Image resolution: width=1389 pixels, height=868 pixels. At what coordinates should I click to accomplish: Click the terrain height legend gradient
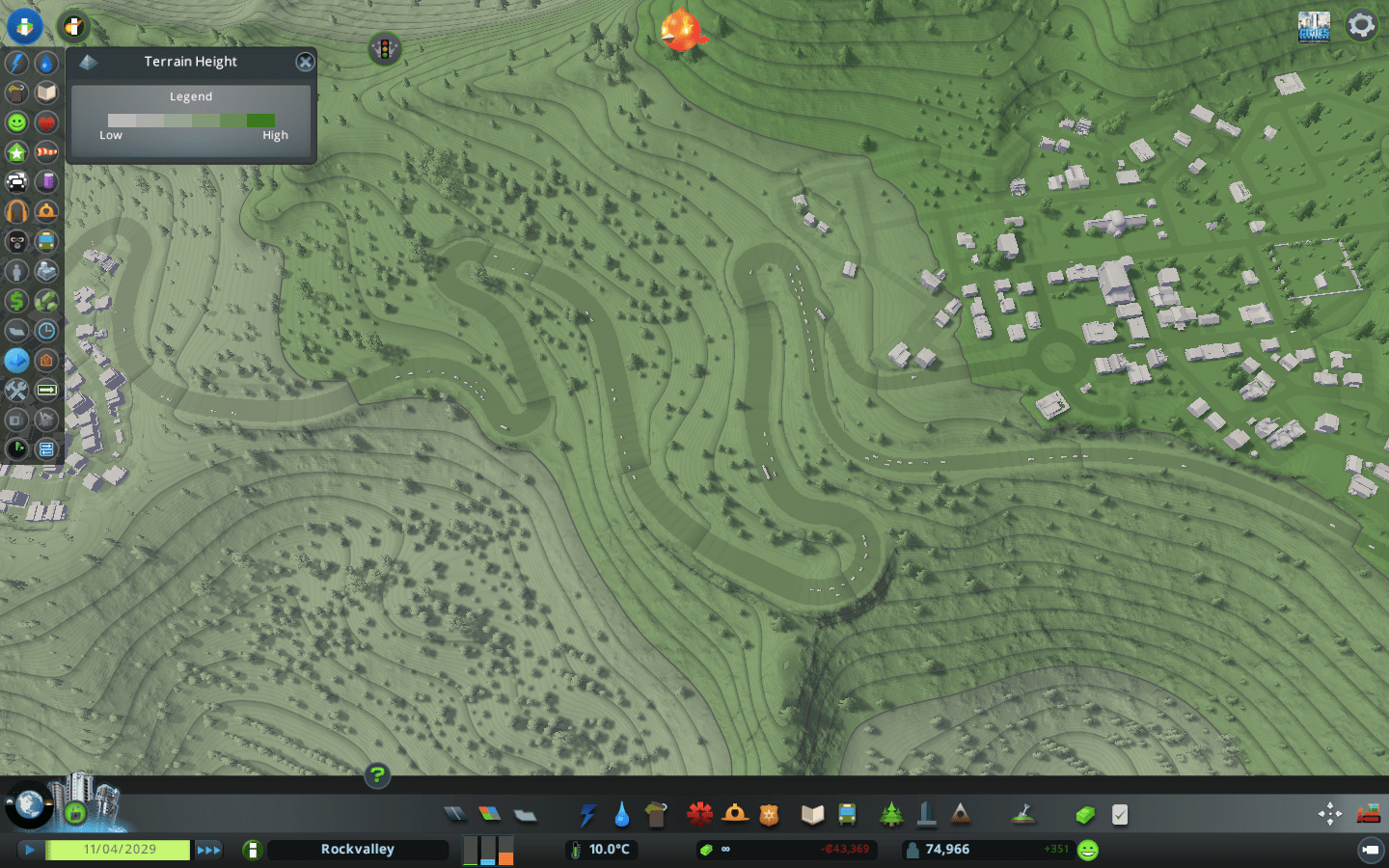pos(191,120)
